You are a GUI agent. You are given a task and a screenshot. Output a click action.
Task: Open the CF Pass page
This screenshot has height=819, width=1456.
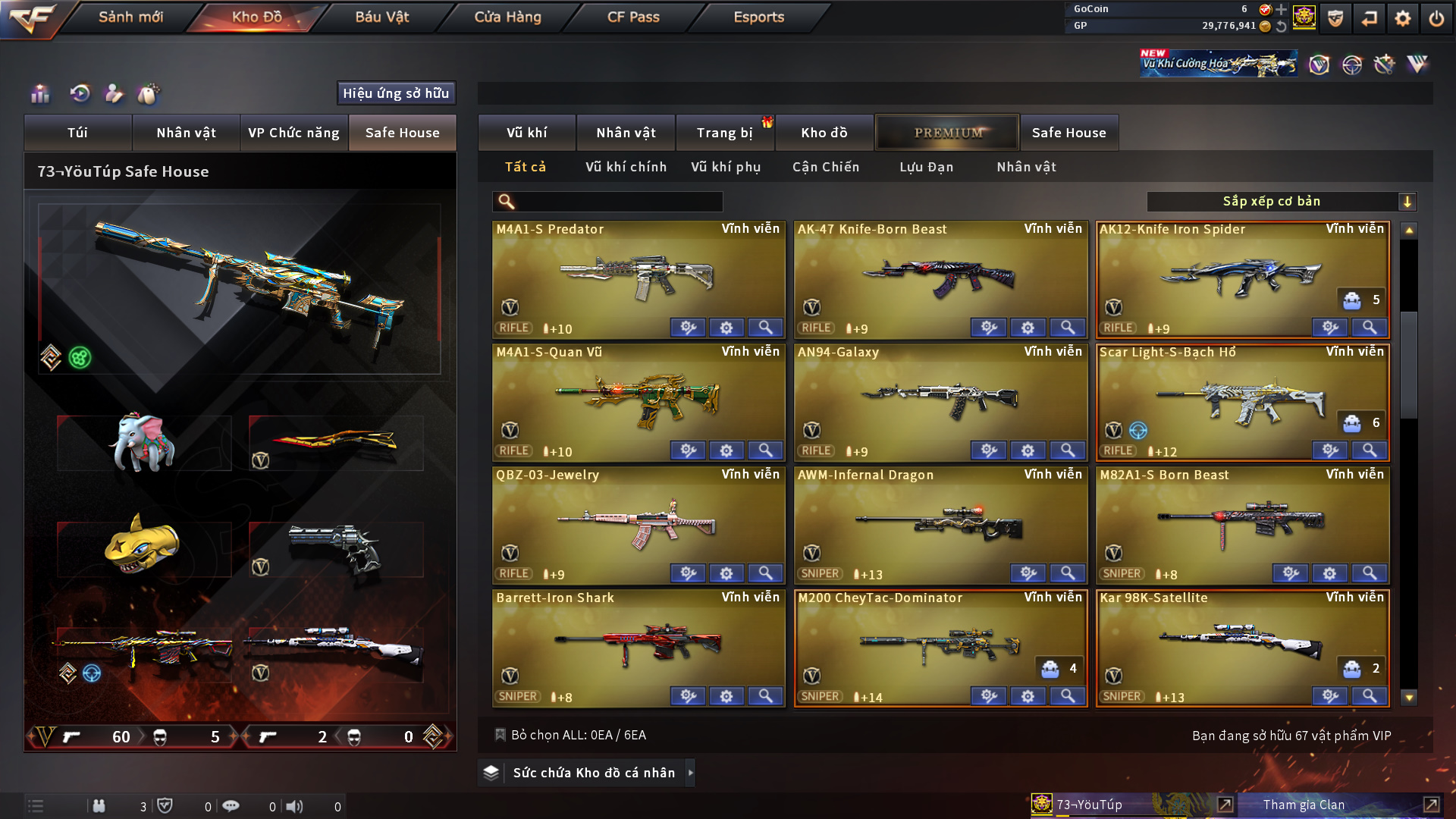pyautogui.click(x=633, y=17)
